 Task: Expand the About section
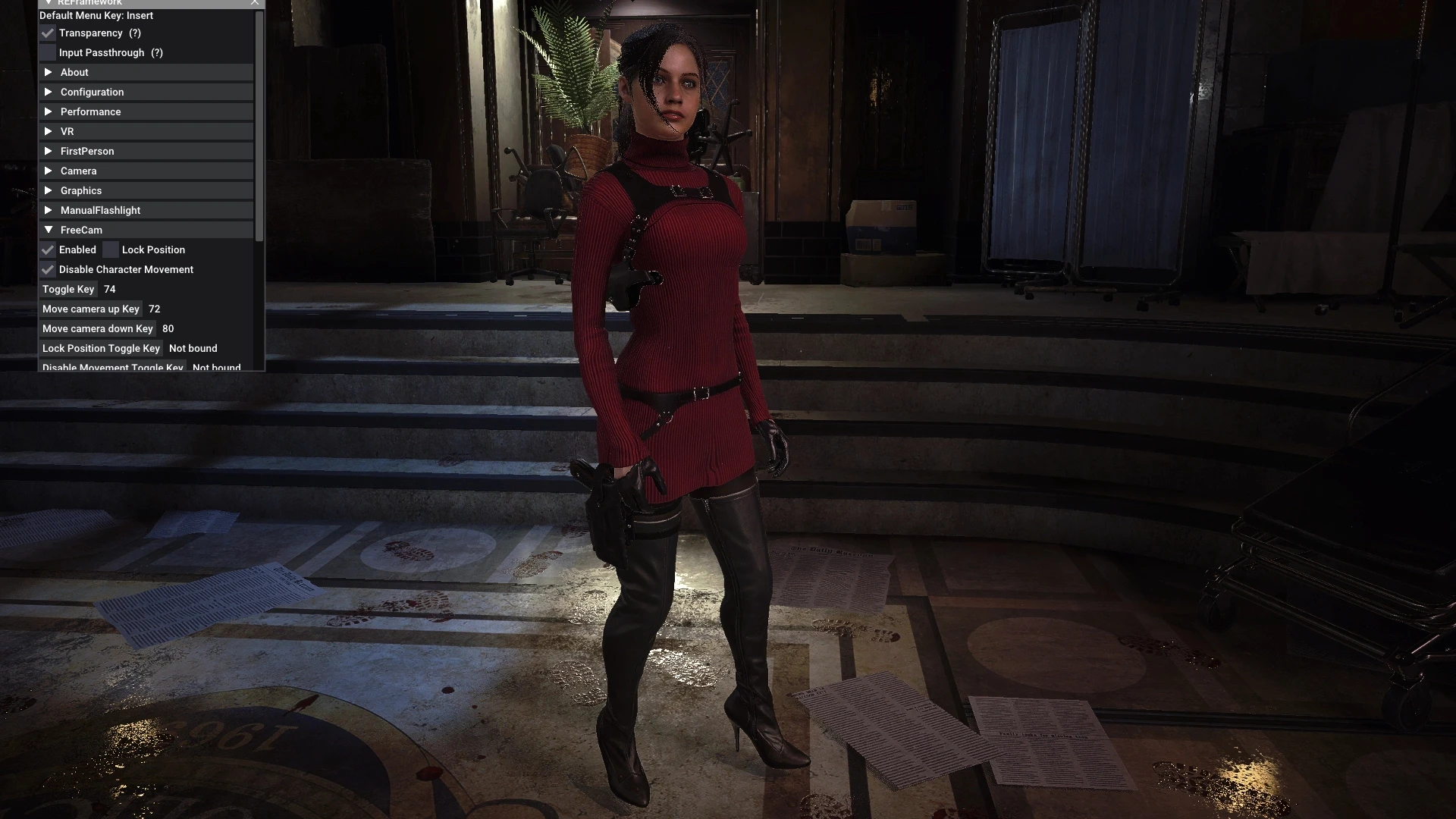tap(75, 72)
